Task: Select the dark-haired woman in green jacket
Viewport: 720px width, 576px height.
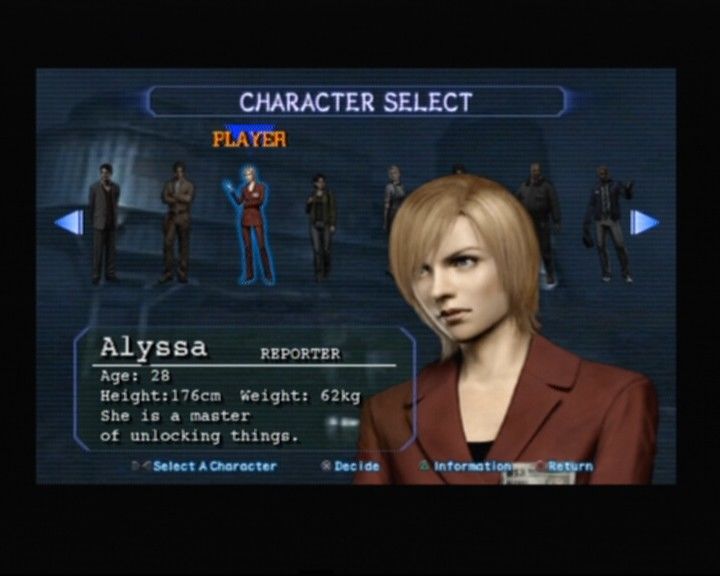Action: coord(320,226)
